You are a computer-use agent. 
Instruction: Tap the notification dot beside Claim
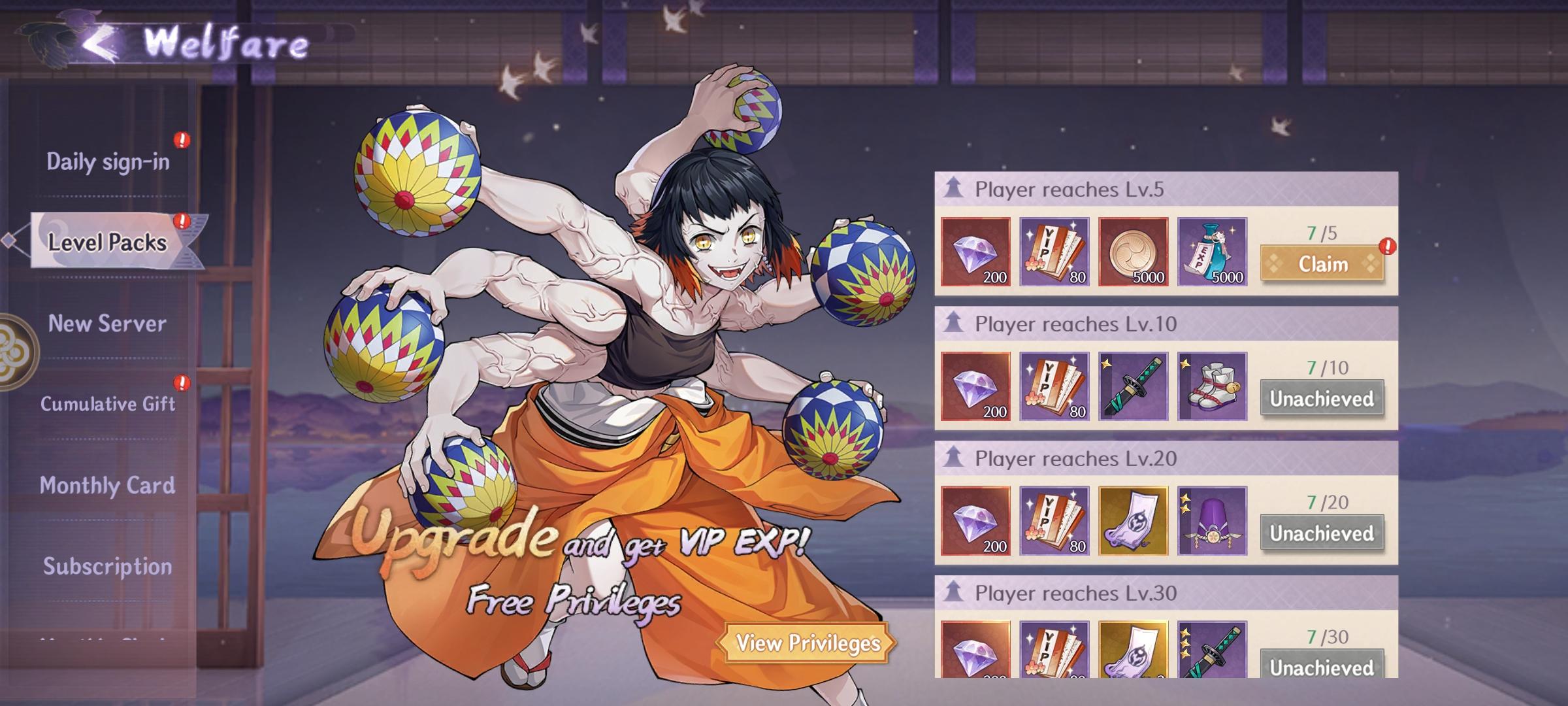[x=1389, y=246]
